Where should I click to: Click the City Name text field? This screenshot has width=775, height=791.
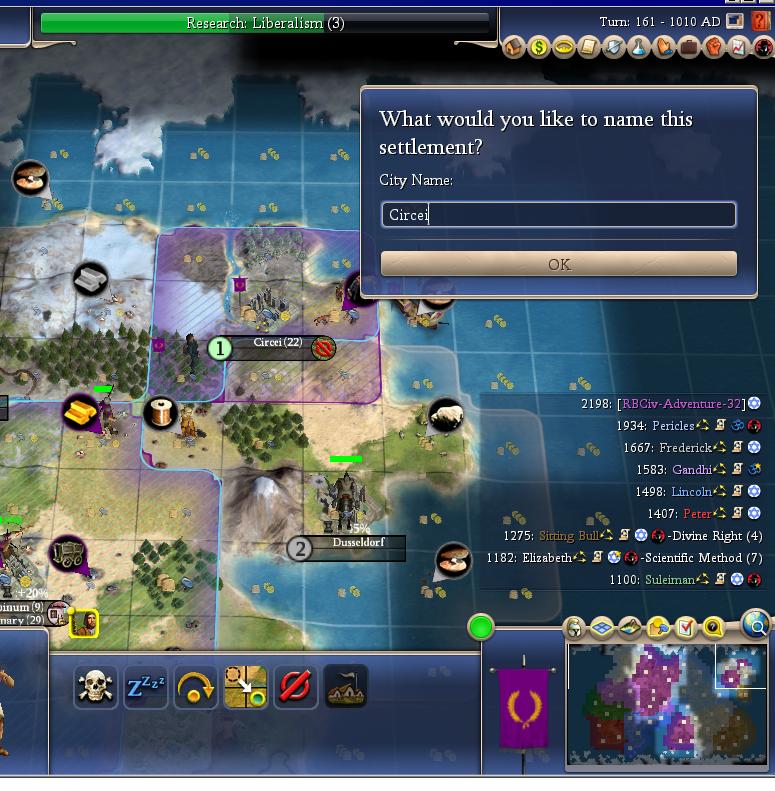[x=559, y=214]
